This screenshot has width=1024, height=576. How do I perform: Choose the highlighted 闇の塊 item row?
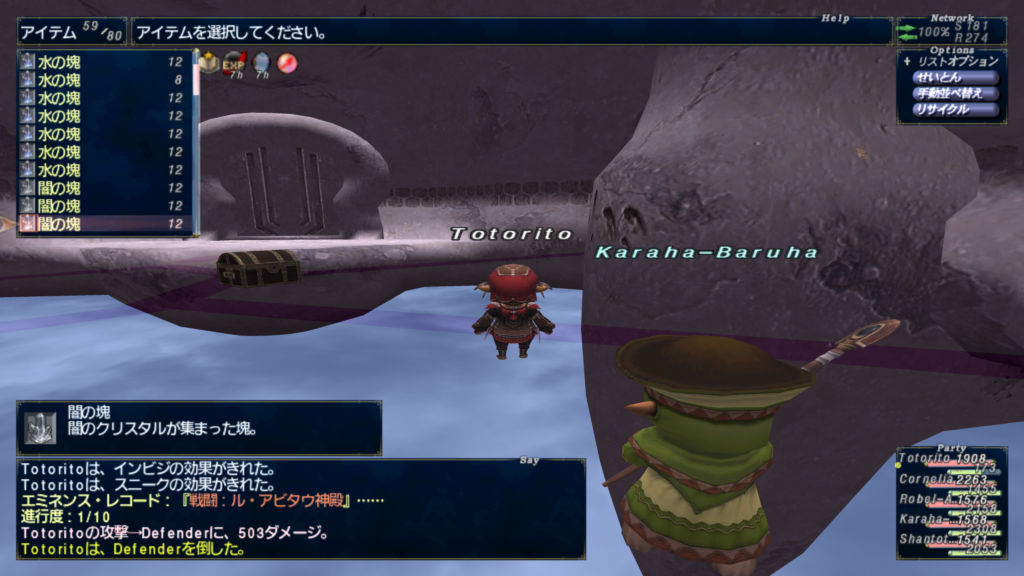click(100, 224)
